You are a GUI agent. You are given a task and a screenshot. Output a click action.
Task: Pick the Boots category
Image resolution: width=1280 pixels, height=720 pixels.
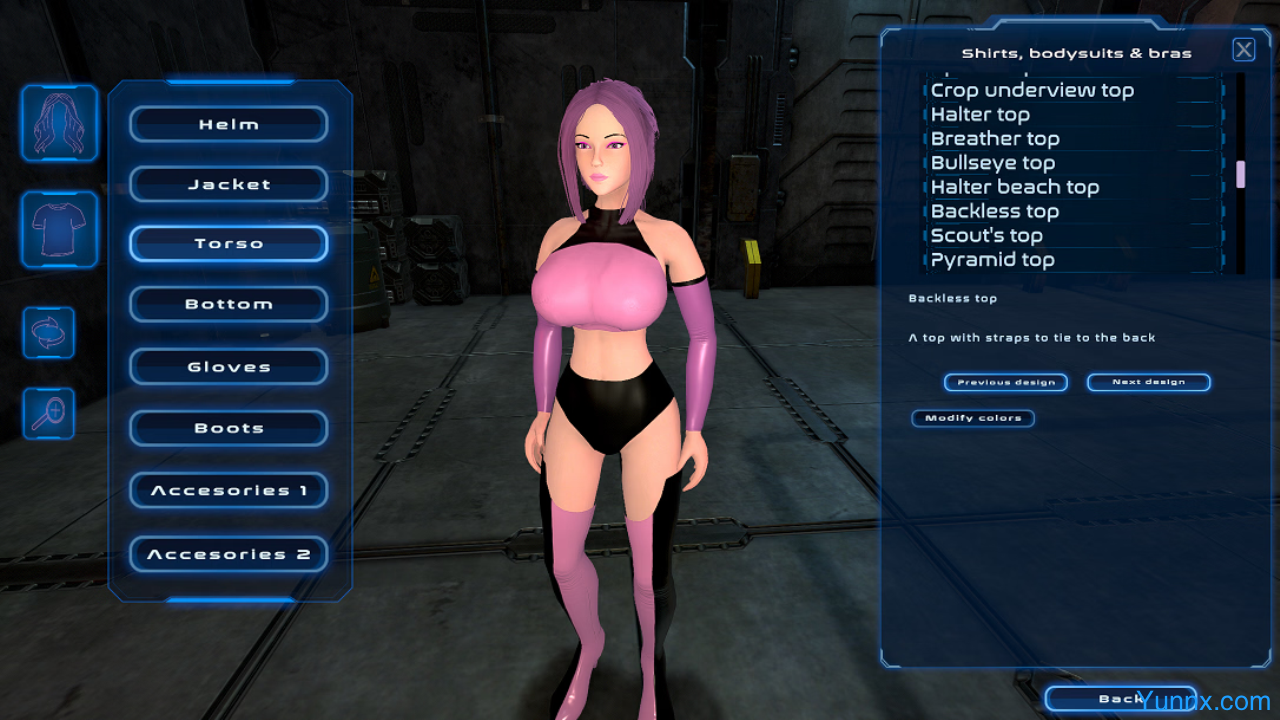pos(229,428)
